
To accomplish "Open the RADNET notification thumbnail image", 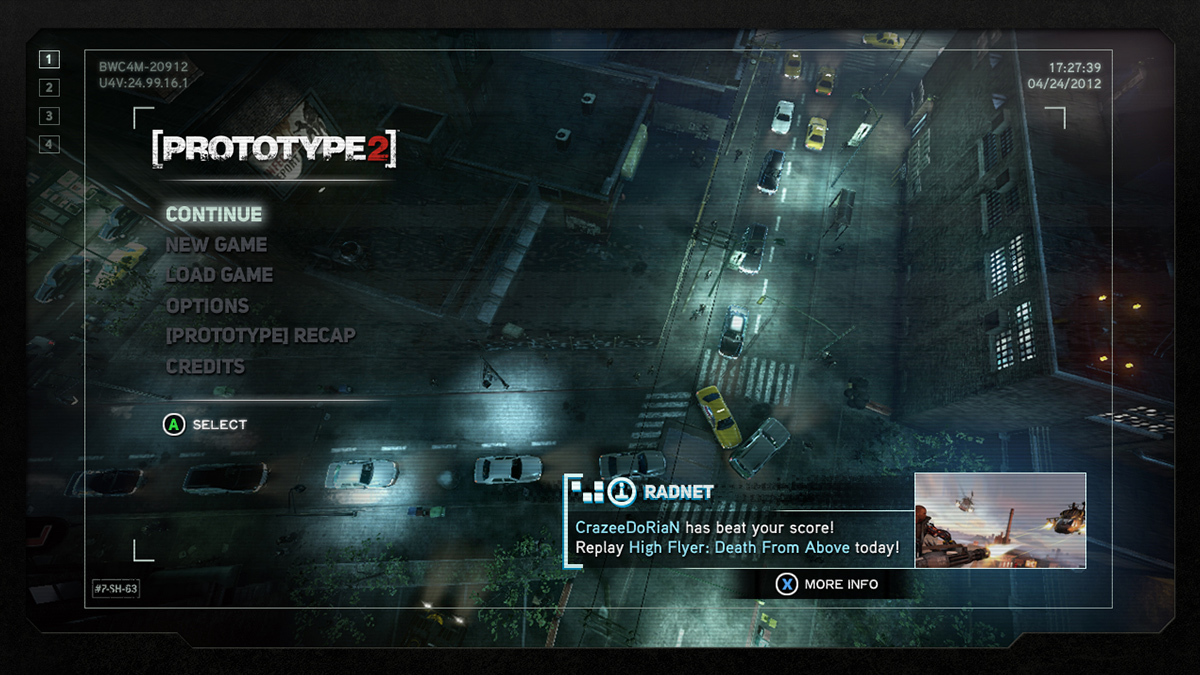I will [1000, 520].
